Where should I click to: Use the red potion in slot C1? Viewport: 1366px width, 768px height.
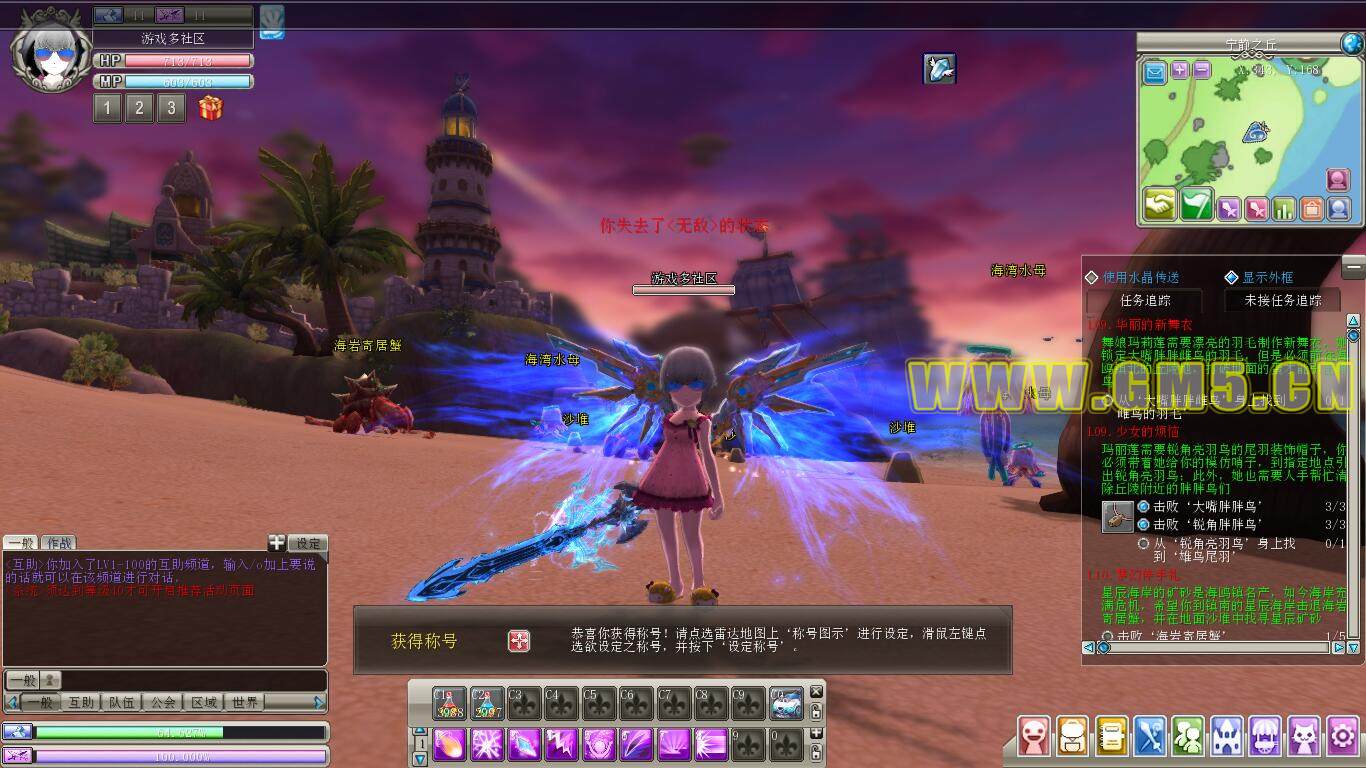[448, 703]
